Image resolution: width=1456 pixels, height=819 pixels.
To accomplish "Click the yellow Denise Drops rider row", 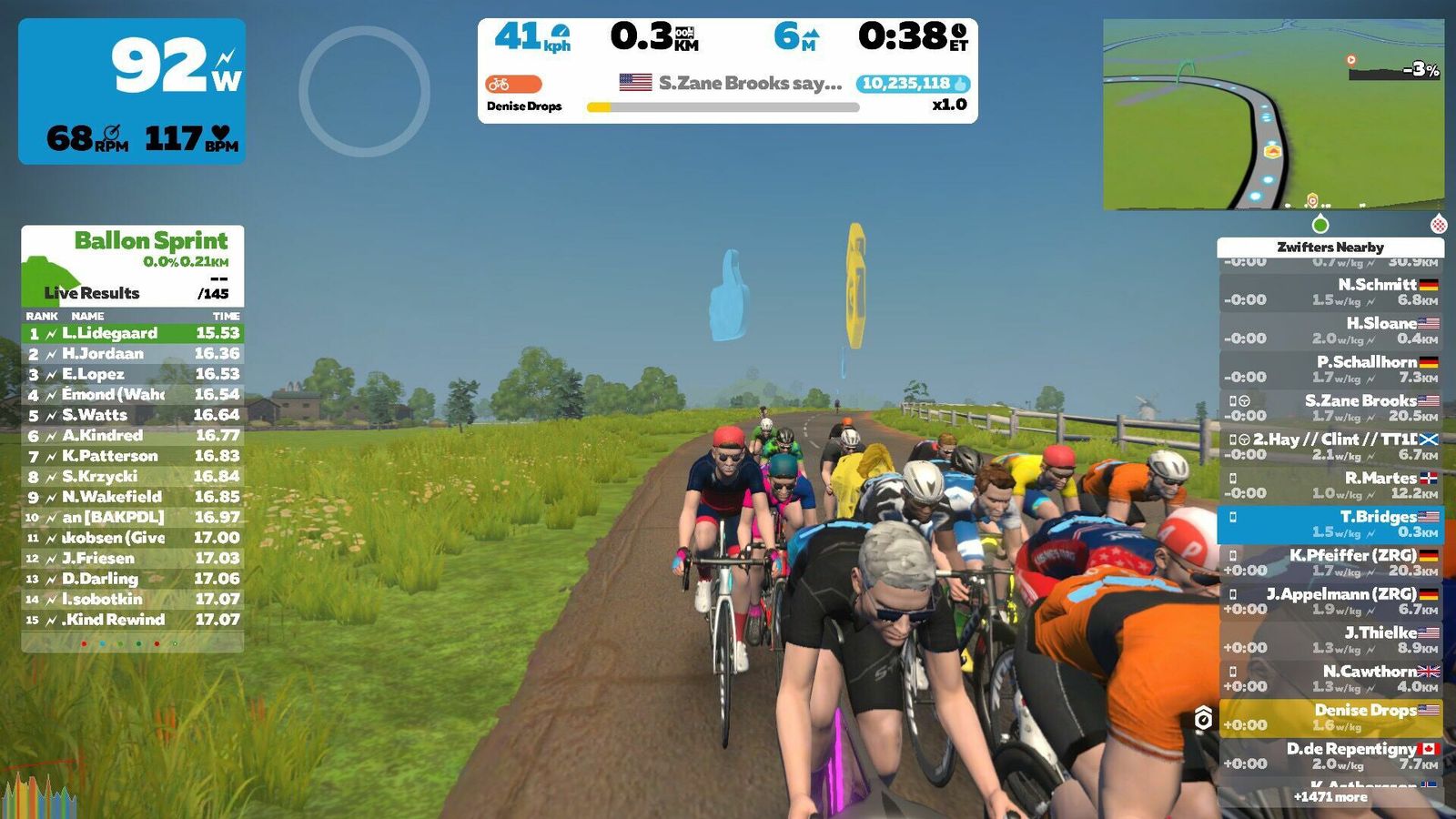I will (x=1330, y=717).
